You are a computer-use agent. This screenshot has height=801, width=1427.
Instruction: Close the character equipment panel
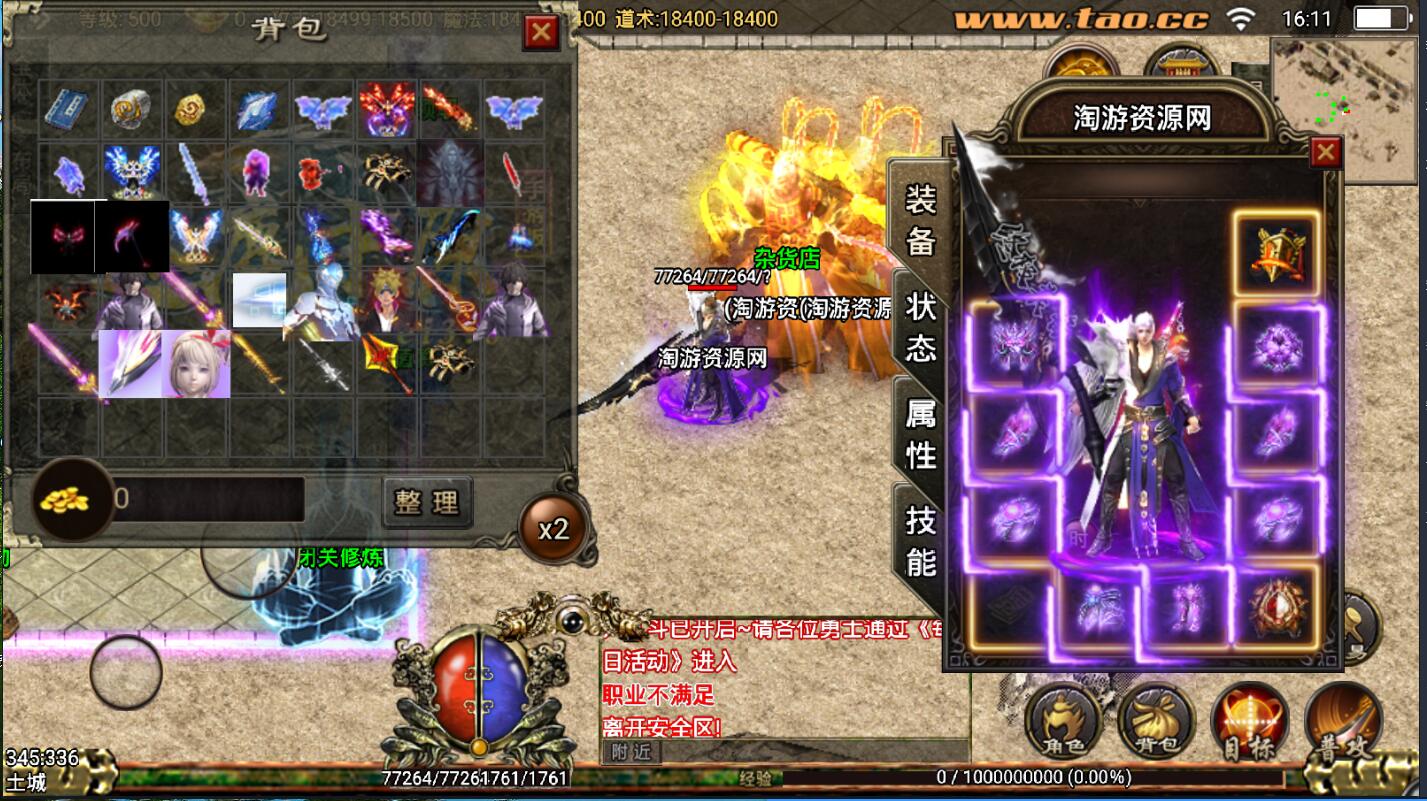click(x=1325, y=152)
